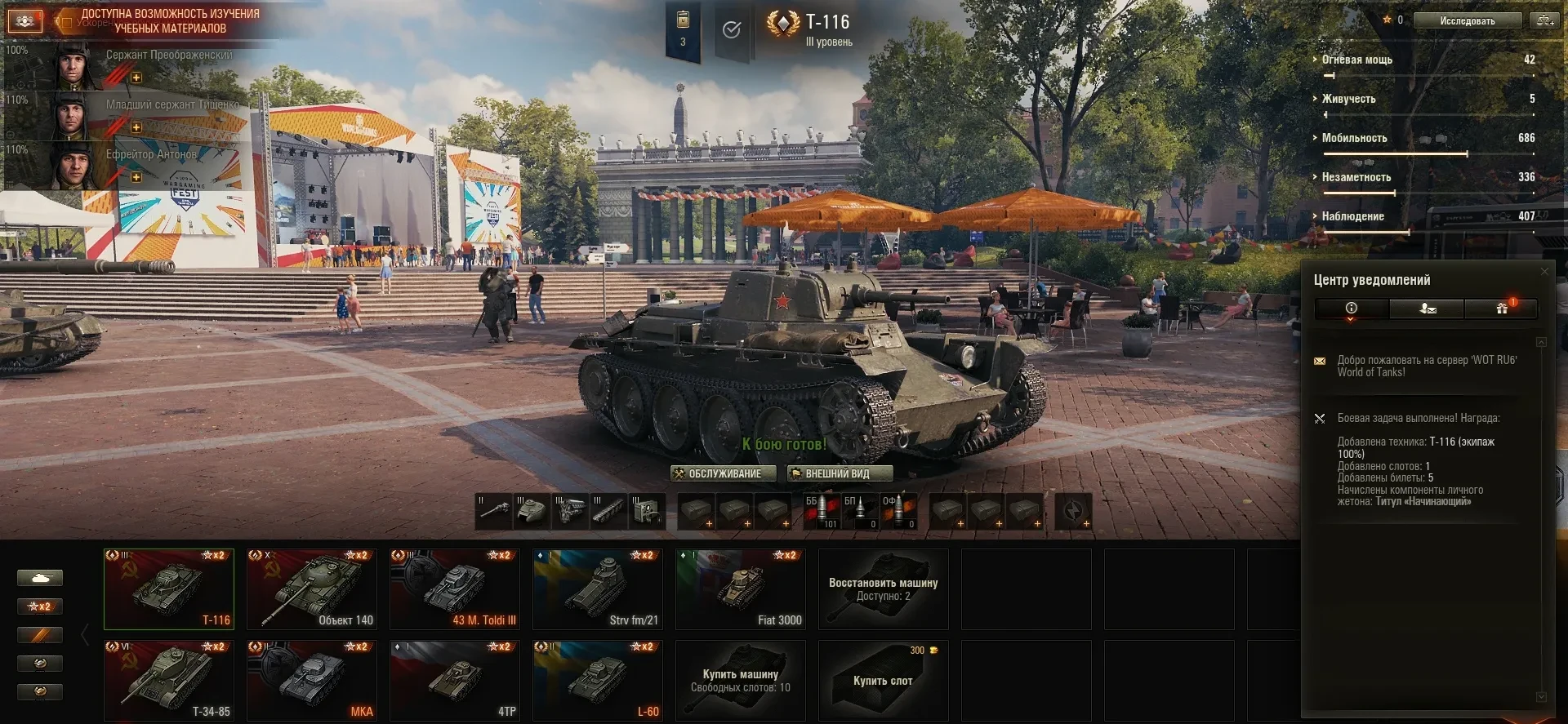Viewport: 1568px width, 724px height.
Task: Click Купить машину buy vehicle tile
Action: point(740,680)
